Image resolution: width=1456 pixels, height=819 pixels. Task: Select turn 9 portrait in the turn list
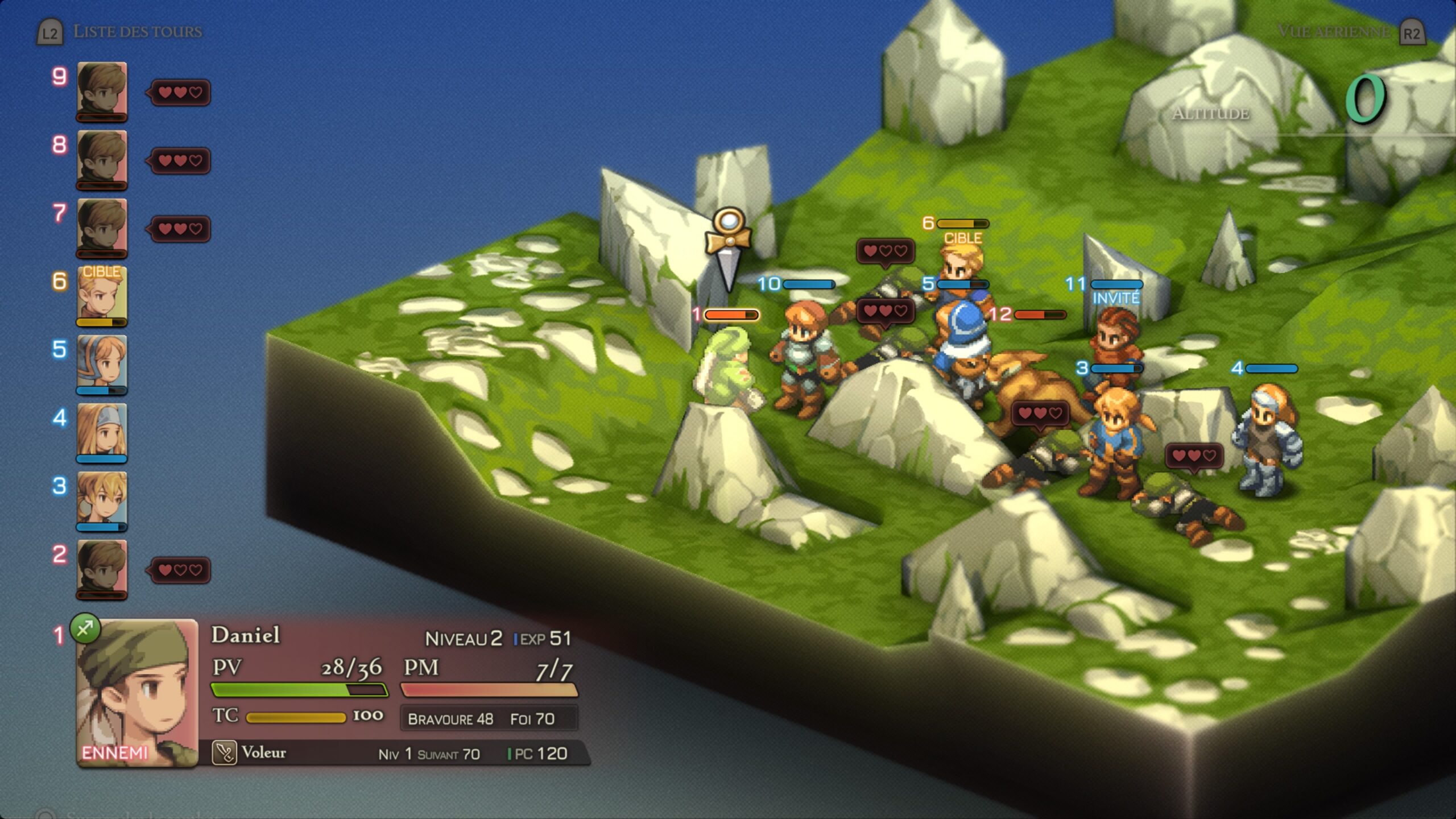point(102,90)
